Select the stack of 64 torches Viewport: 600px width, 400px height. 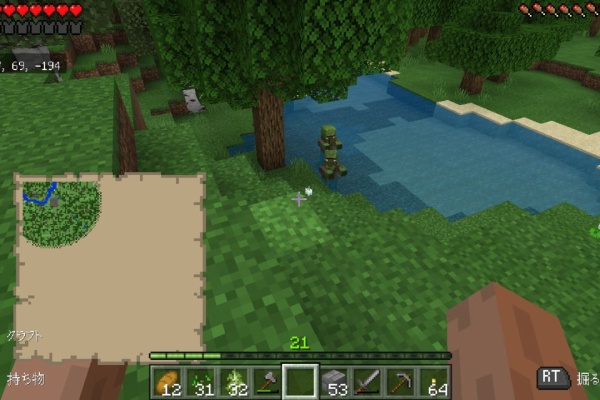(x=433, y=381)
